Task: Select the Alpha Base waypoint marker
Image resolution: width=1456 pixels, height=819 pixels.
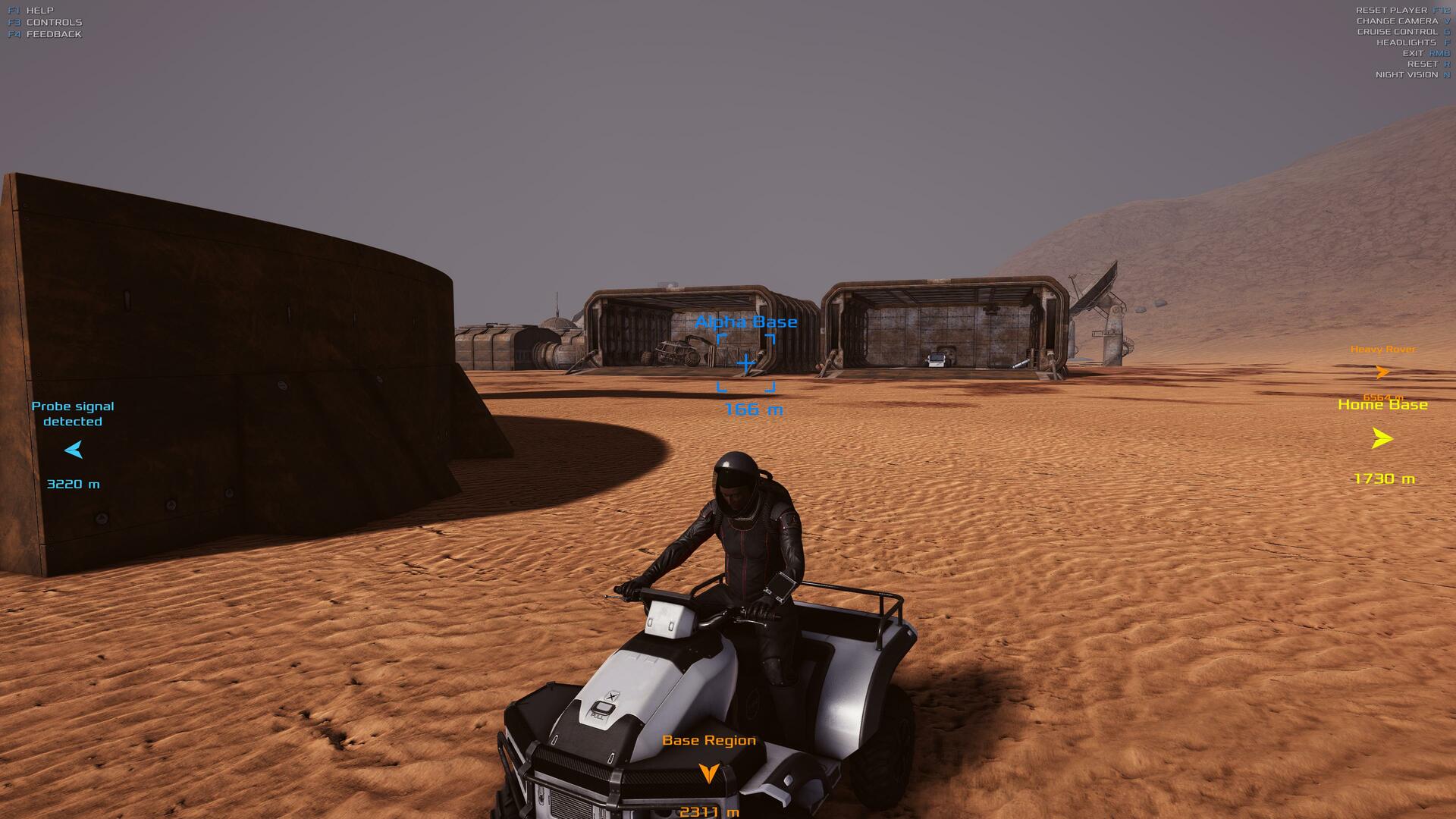Action: click(746, 364)
